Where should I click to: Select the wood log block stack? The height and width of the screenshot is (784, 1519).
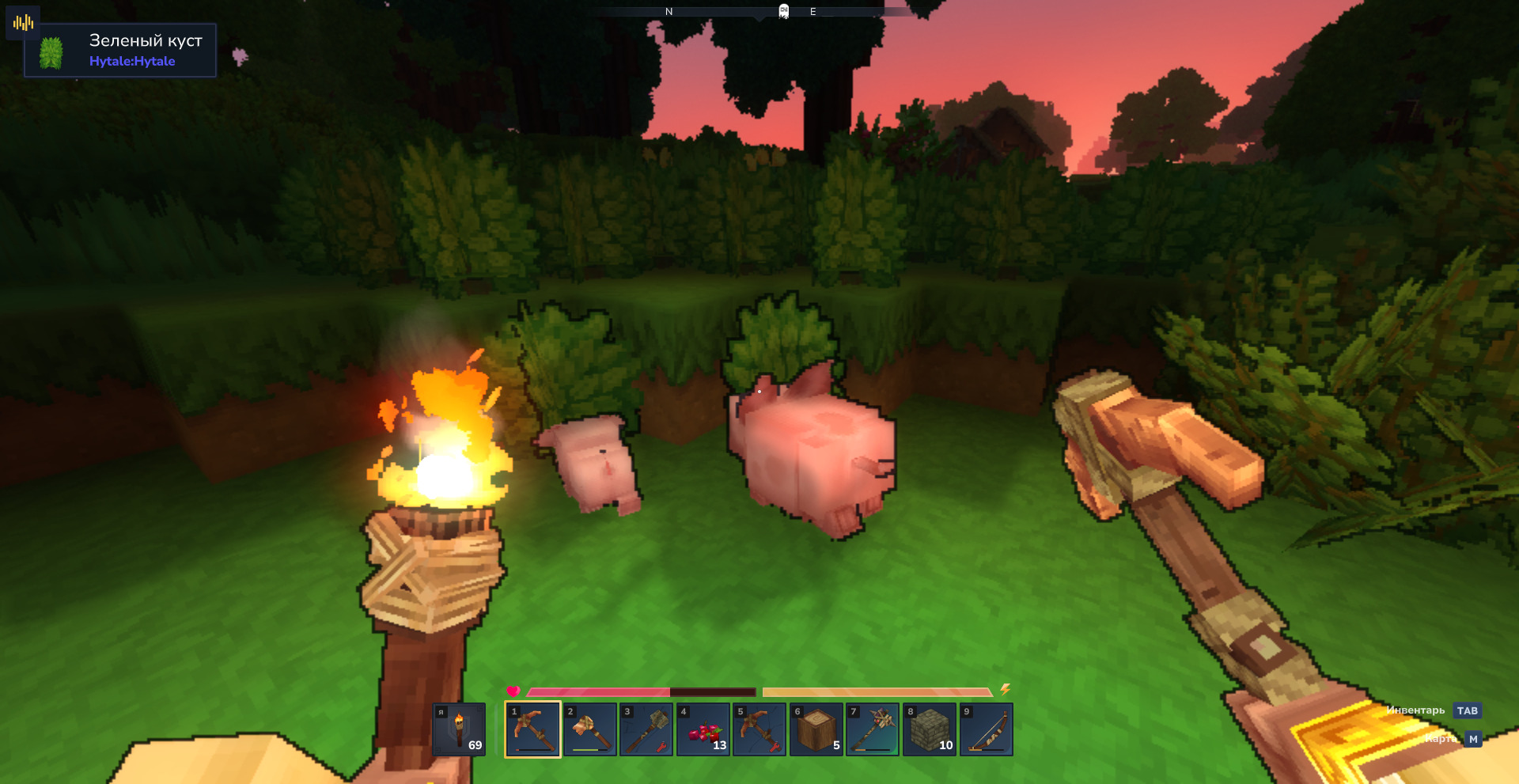[x=816, y=729]
